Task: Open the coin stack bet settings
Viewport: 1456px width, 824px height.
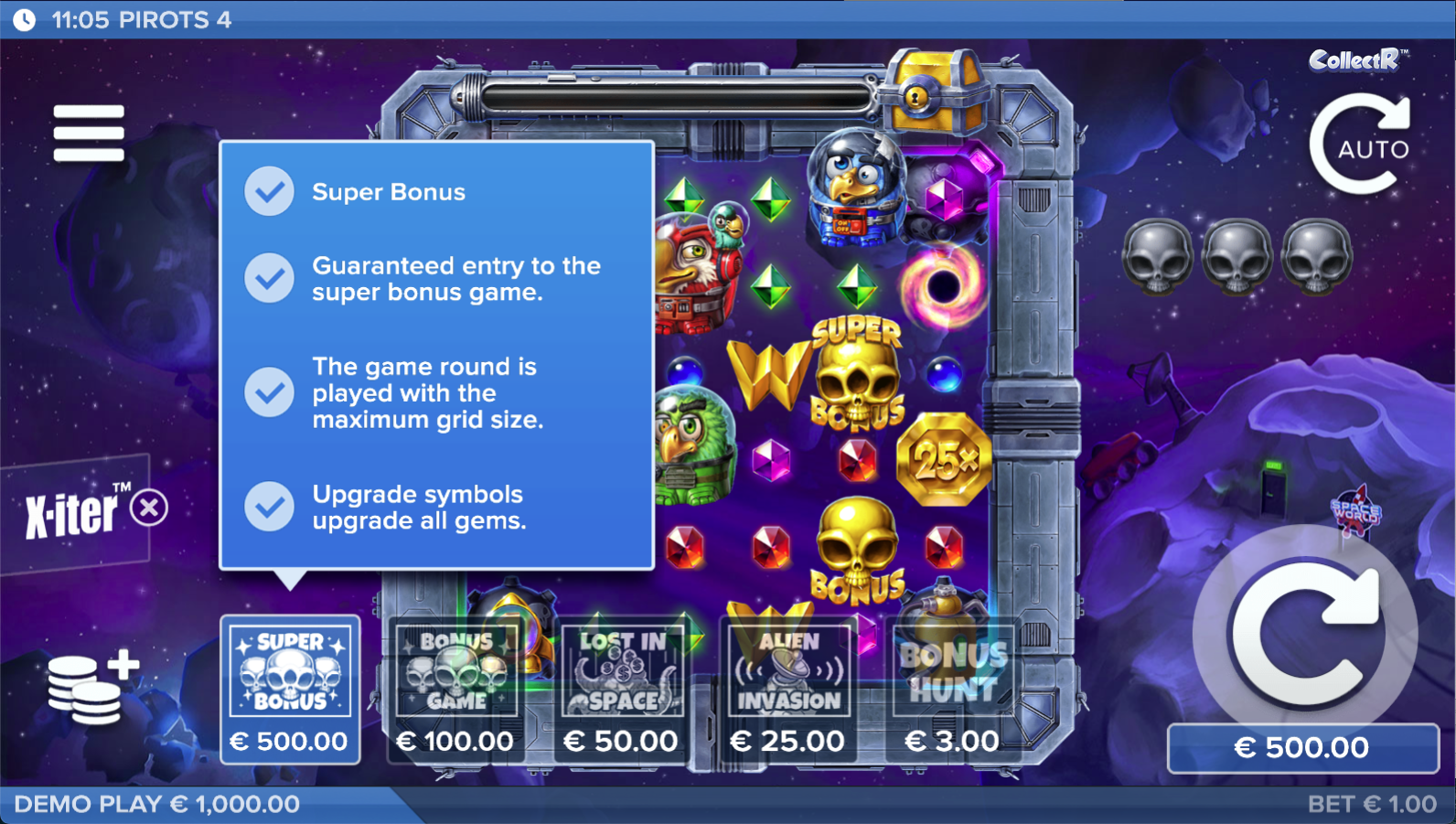Action: [x=91, y=689]
